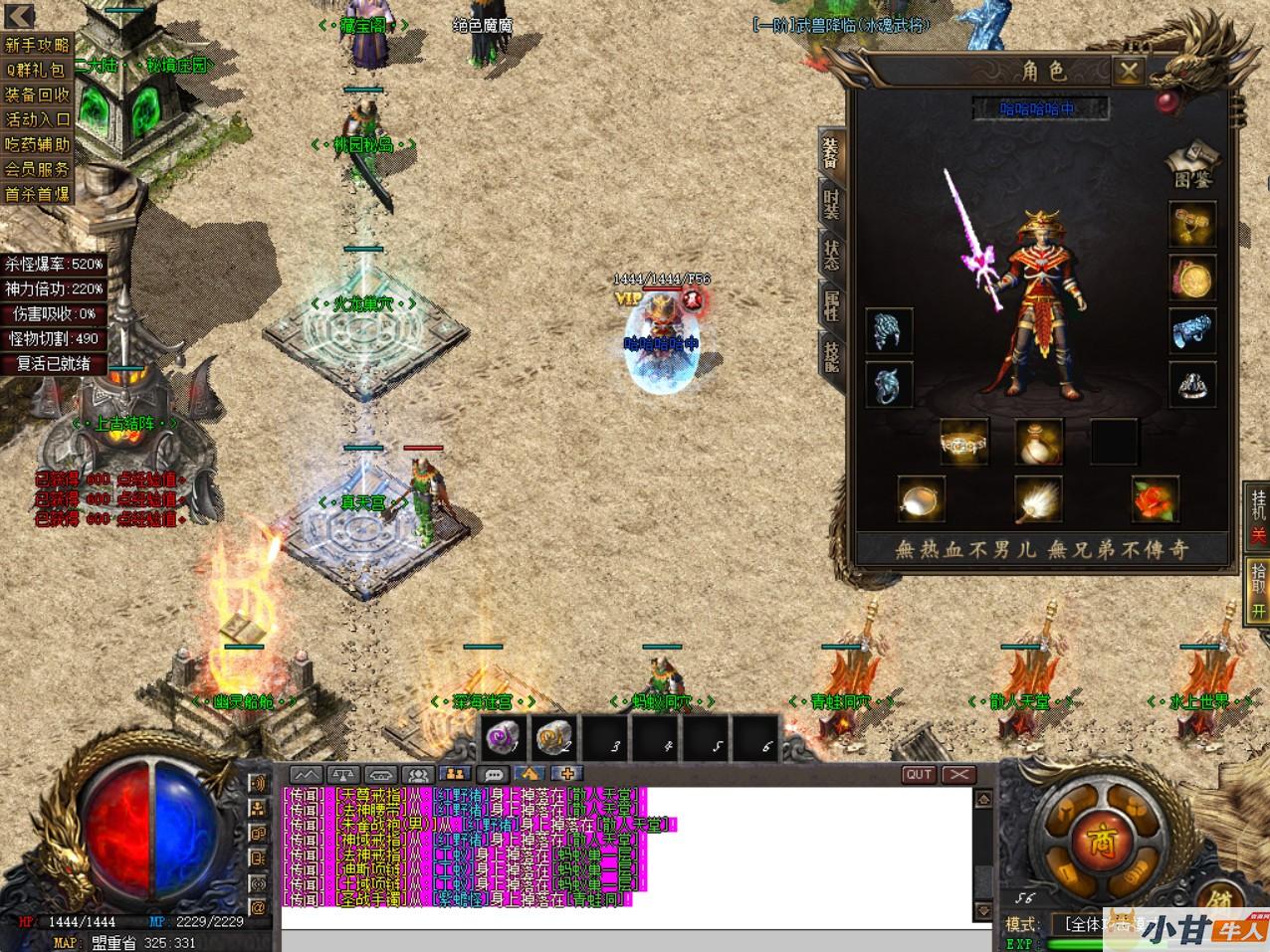Image resolution: width=1270 pixels, height=952 pixels.
Task: Show the 技能 skills tab
Action: point(831,354)
